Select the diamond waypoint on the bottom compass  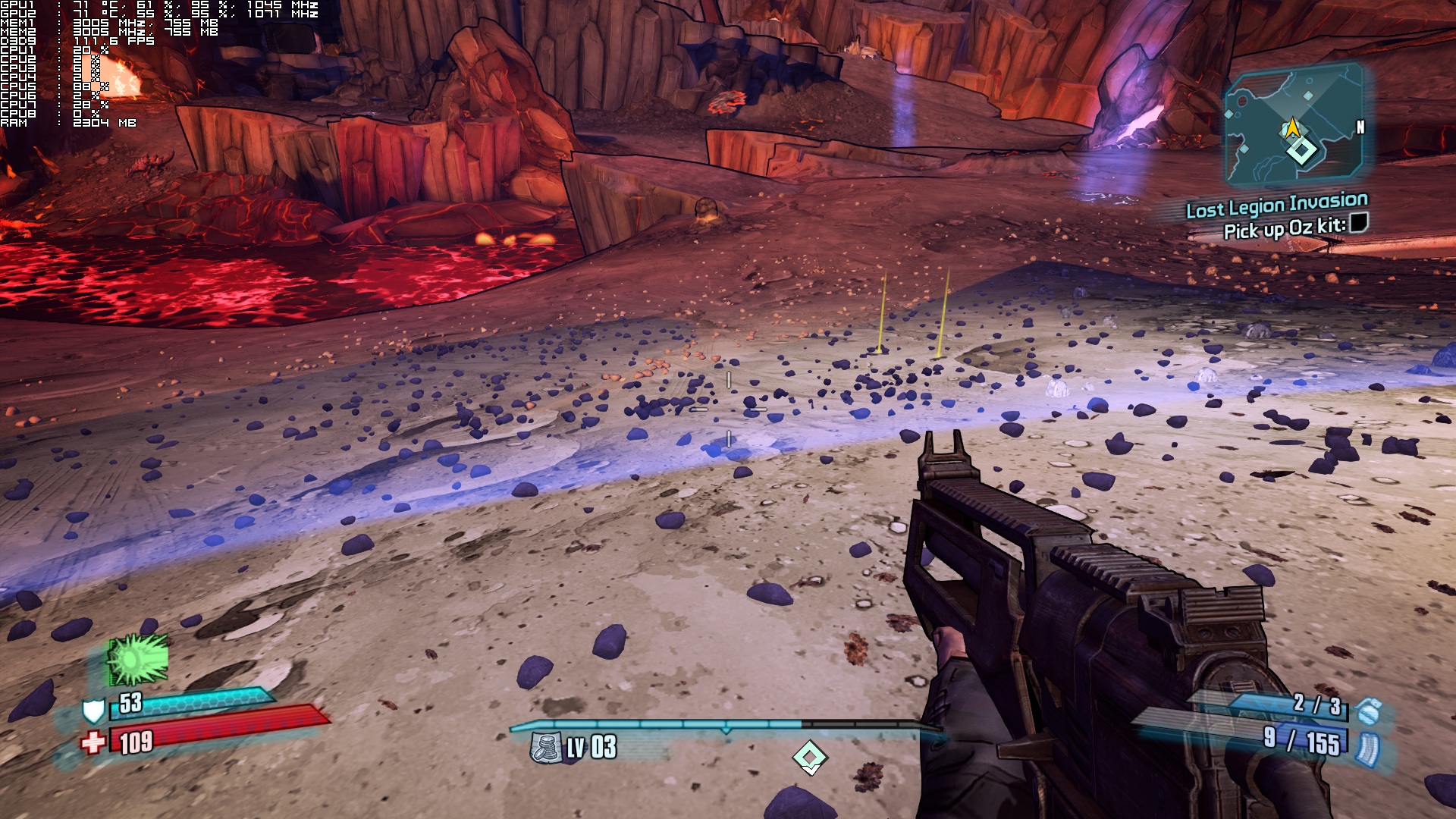point(809,757)
